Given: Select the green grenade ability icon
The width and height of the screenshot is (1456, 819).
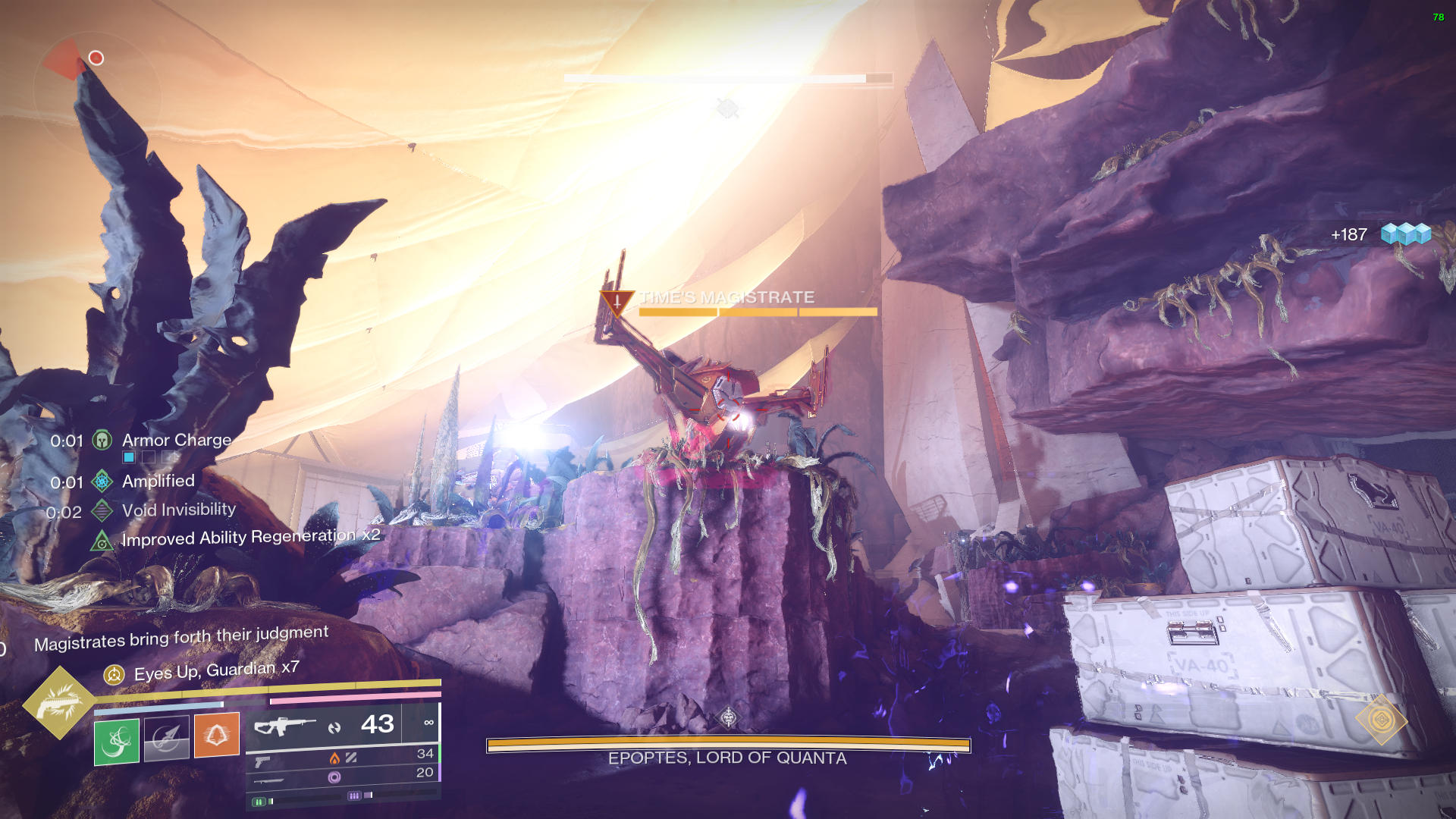Looking at the screenshot, I should click(x=117, y=741).
